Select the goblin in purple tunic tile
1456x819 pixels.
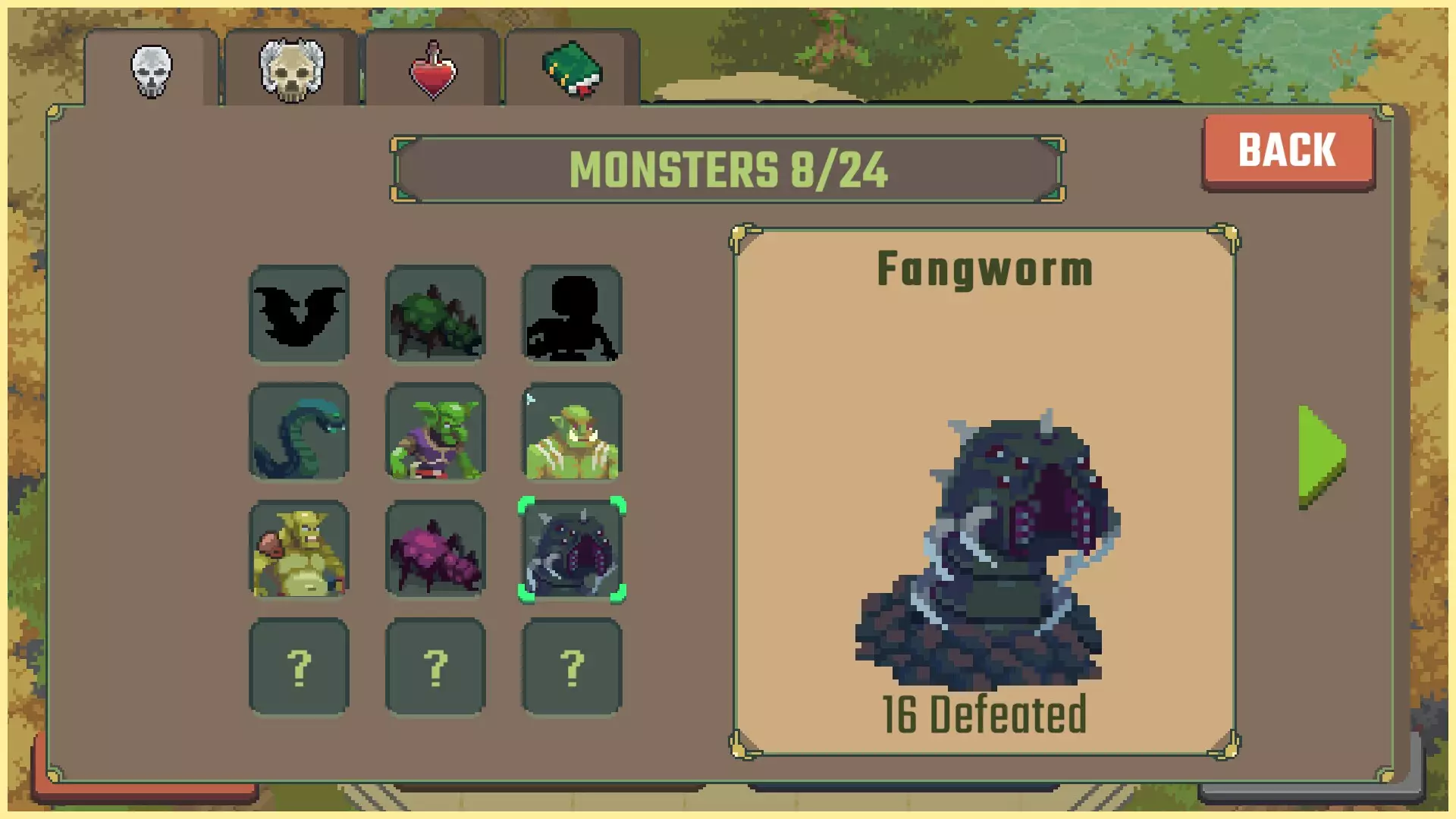(x=435, y=431)
